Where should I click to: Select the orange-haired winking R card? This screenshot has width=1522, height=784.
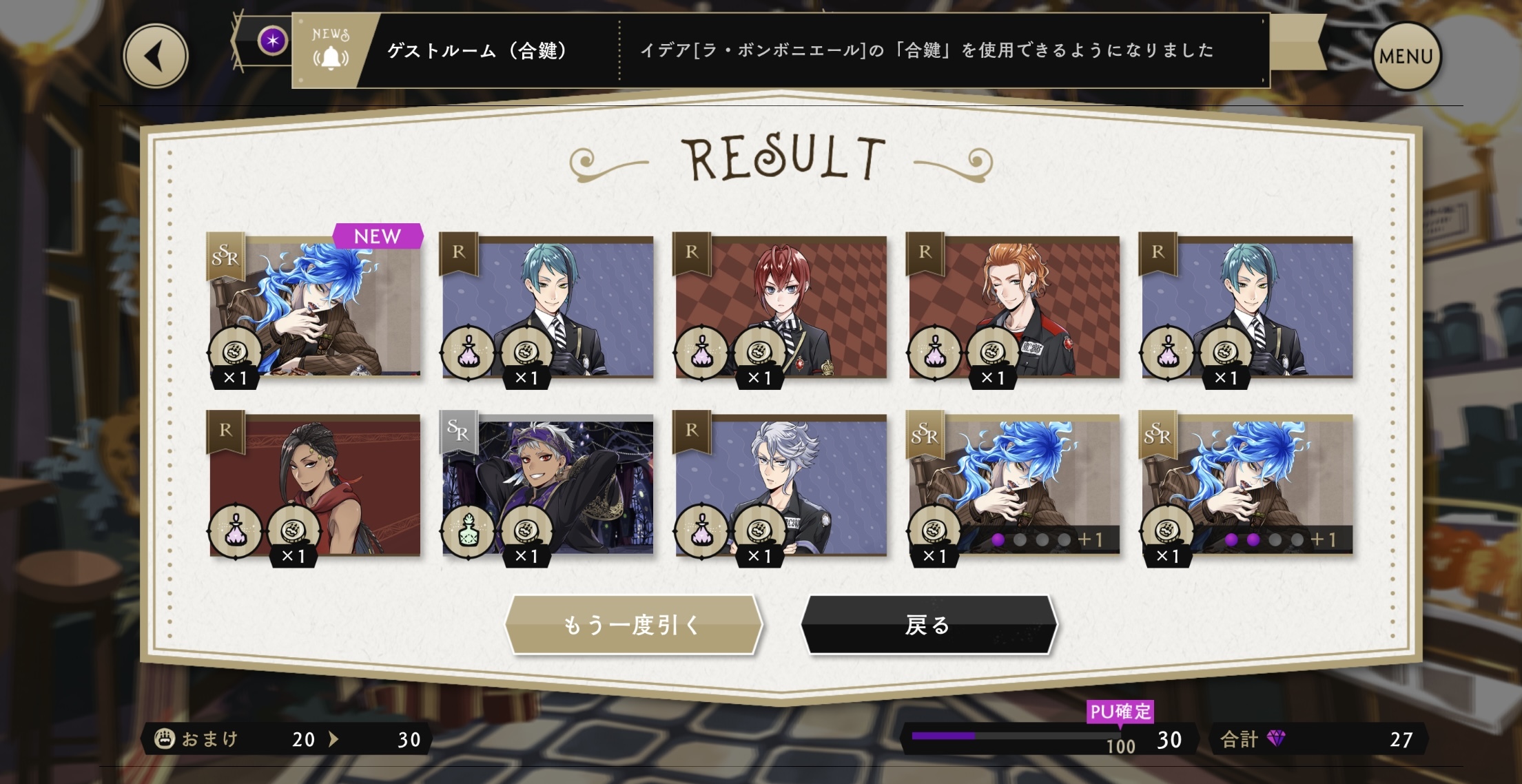(x=1014, y=308)
